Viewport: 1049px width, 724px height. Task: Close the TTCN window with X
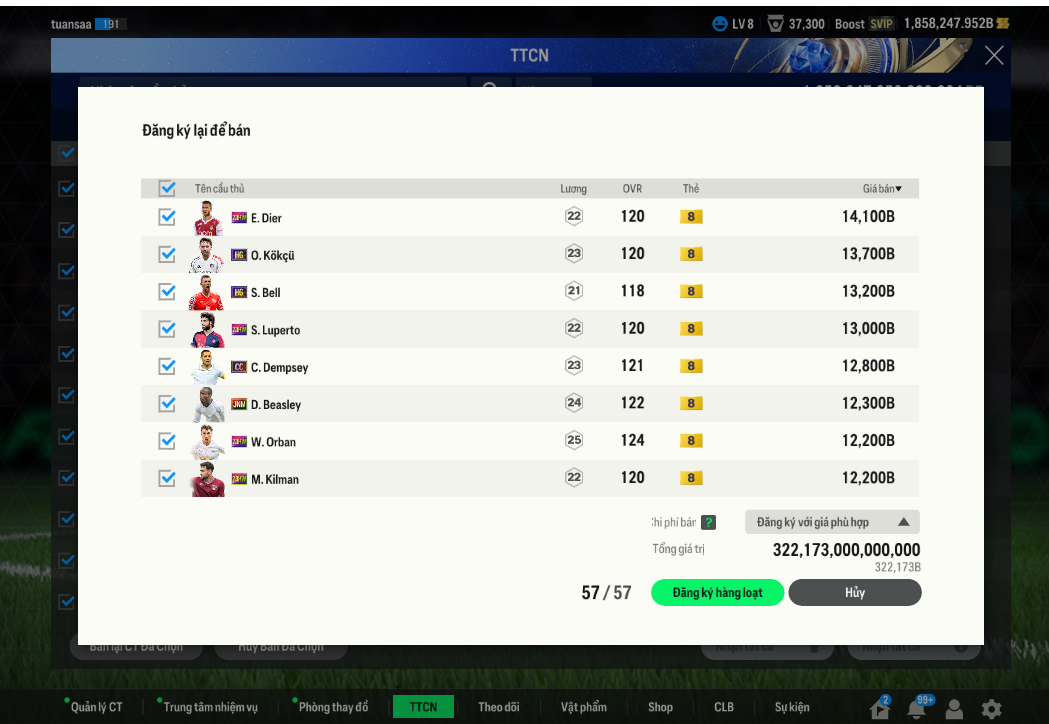pyautogui.click(x=993, y=56)
